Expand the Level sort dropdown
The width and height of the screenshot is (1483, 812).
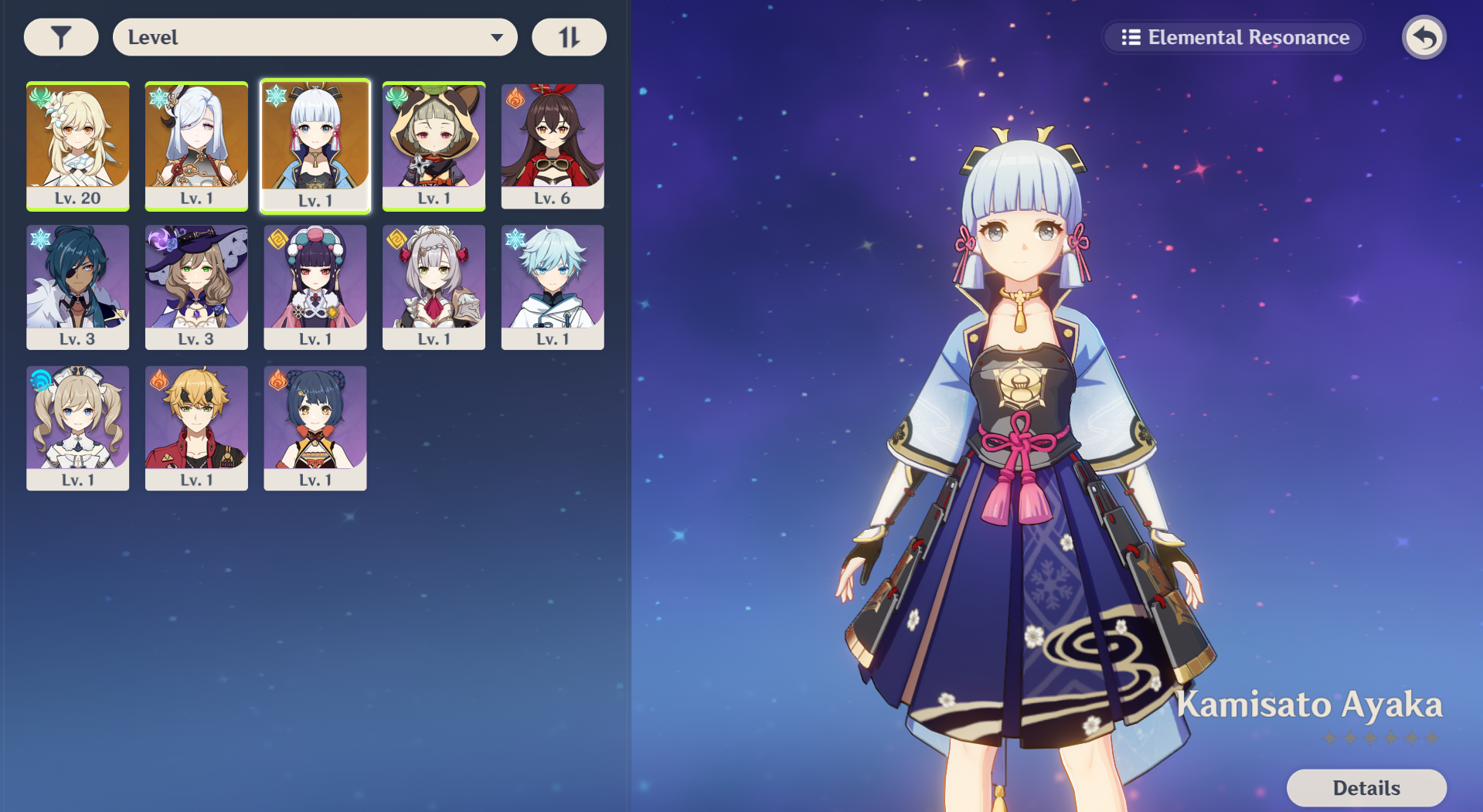[x=315, y=37]
